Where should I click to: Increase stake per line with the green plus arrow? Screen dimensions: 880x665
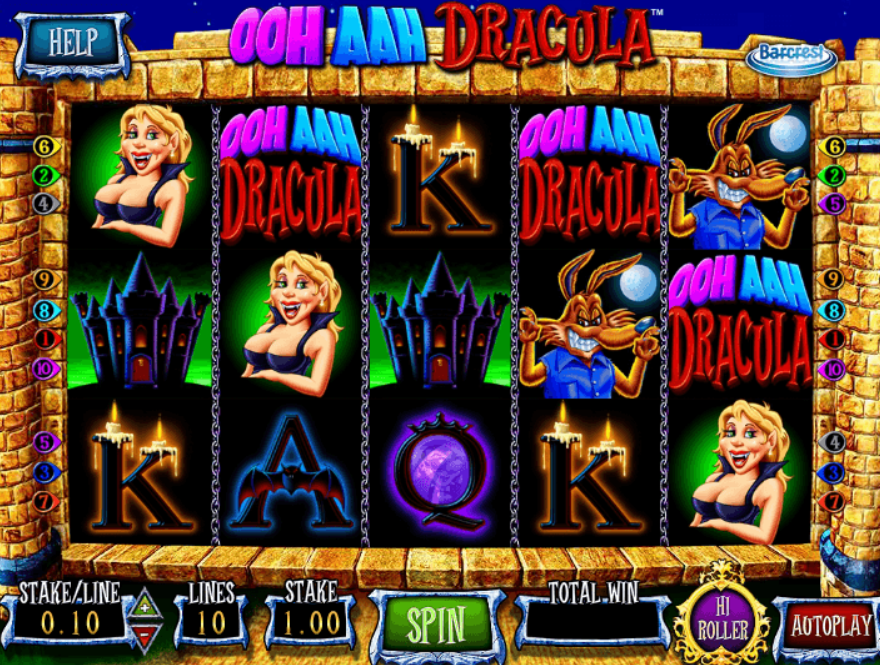coord(146,606)
